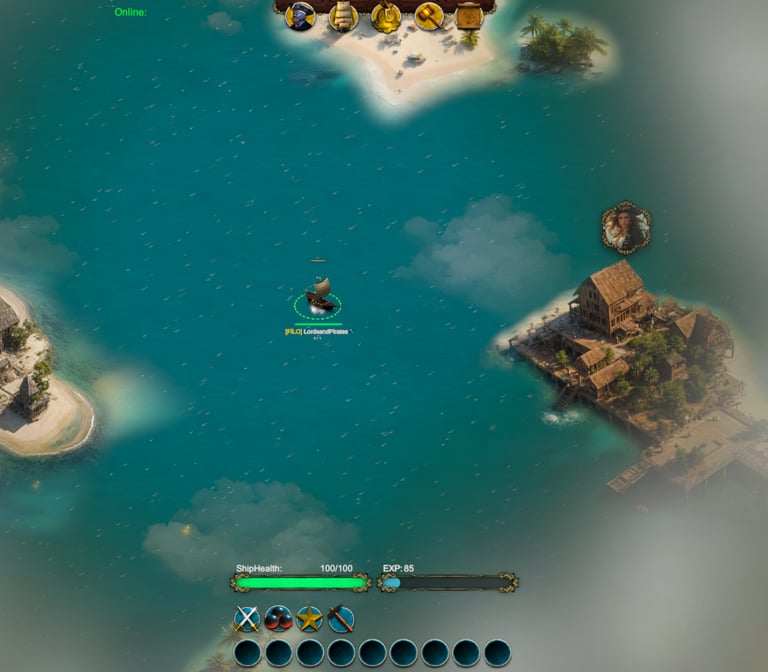
Task: Click the sailing ship menu icon
Action: coord(343,16)
